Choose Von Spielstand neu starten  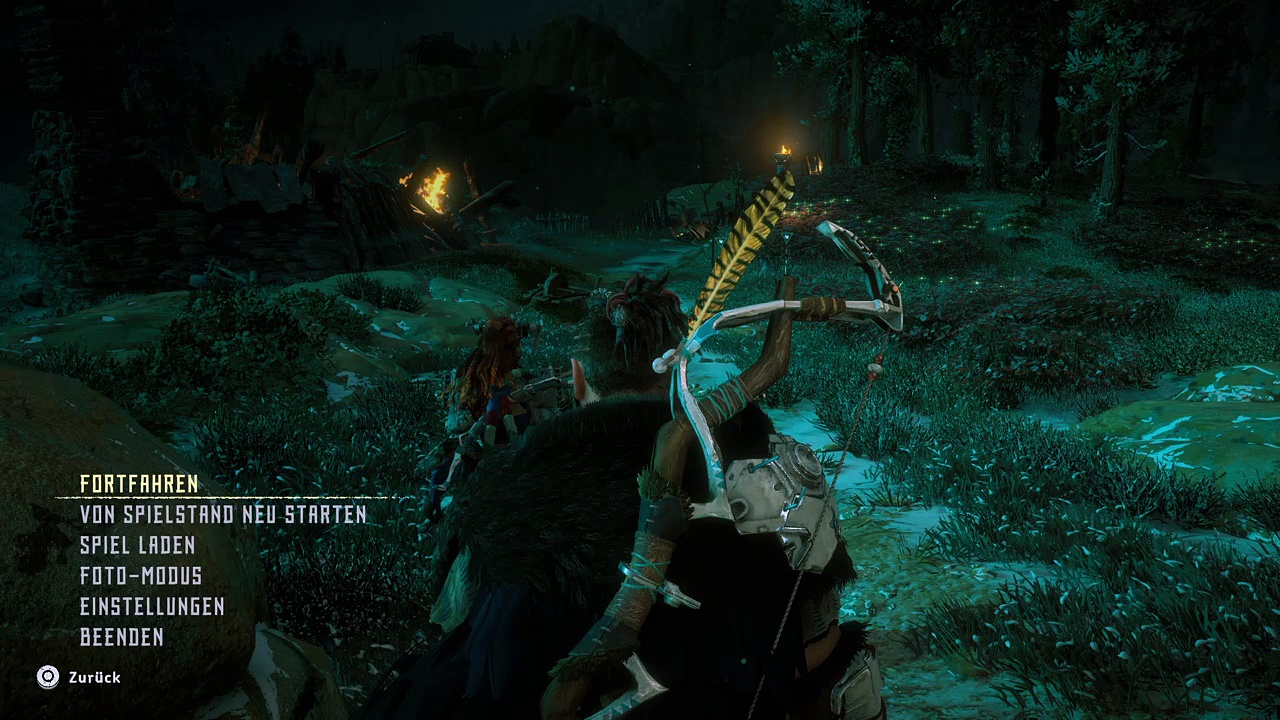tap(223, 515)
